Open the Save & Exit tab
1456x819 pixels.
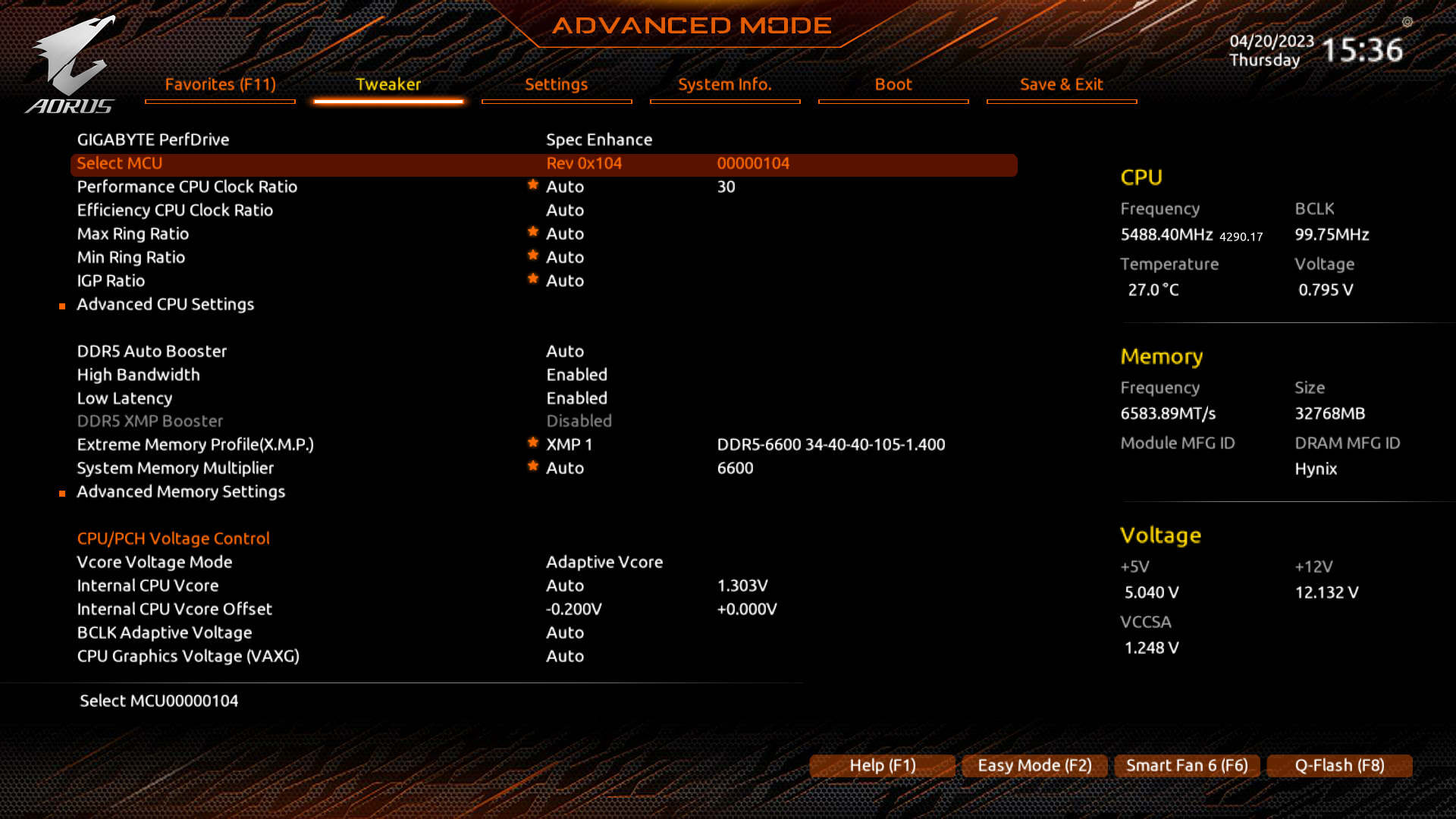[1061, 85]
